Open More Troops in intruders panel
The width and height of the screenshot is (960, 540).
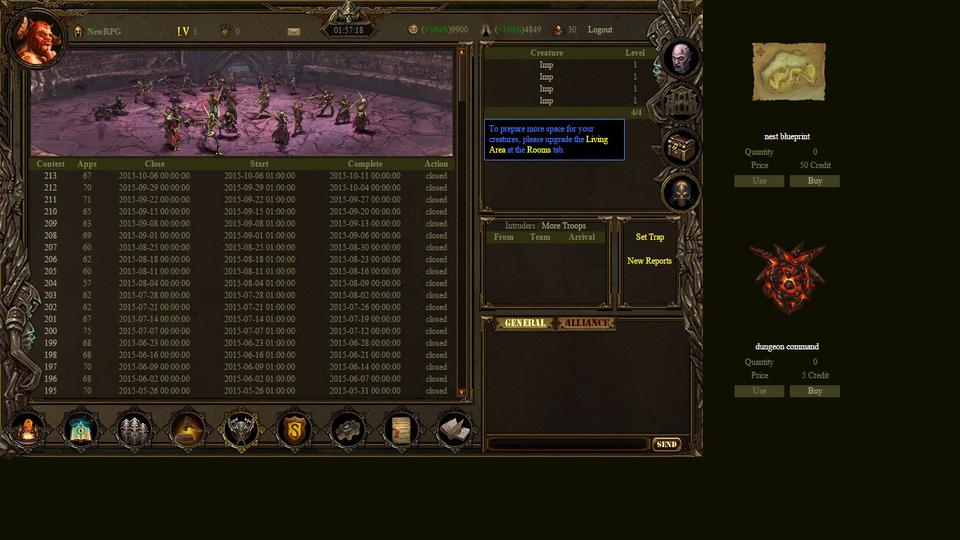[x=564, y=226]
